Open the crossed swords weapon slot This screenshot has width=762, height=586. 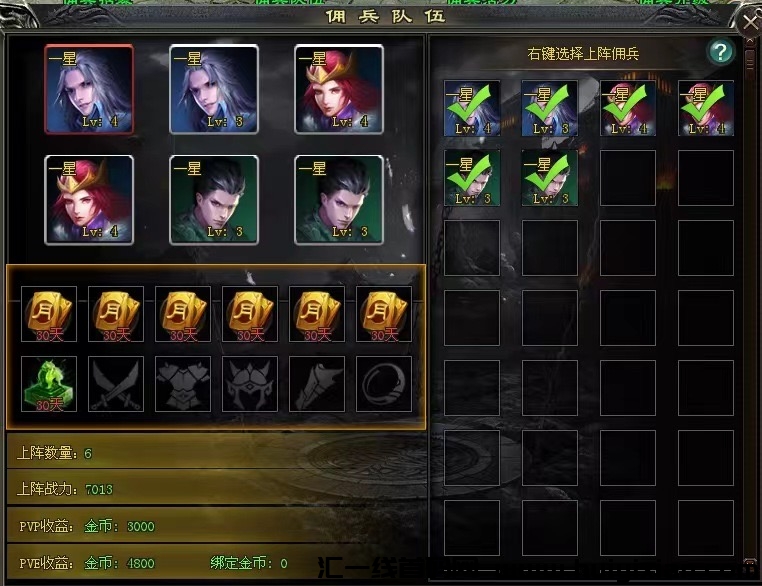pos(116,384)
